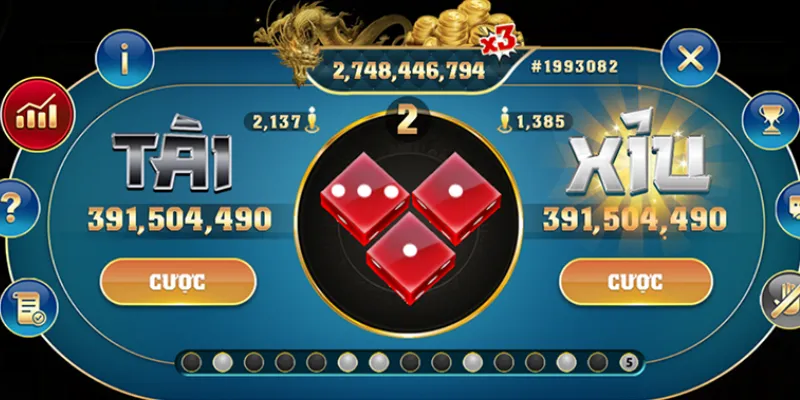This screenshot has width=800, height=400.
Task: Place a bet with the CƯỢC button under XỈU
Action: click(x=634, y=281)
